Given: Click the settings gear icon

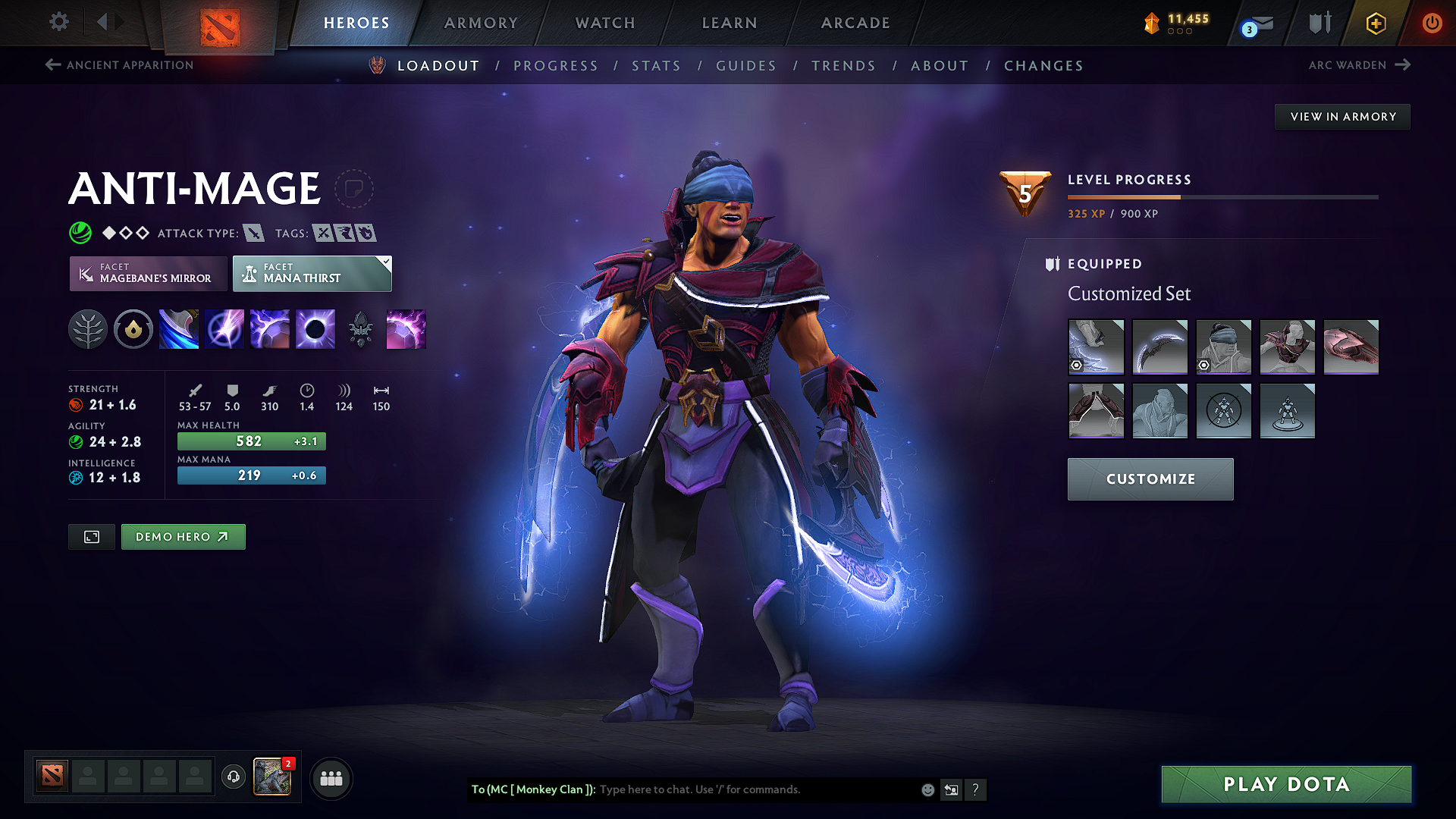Looking at the screenshot, I should click(58, 22).
